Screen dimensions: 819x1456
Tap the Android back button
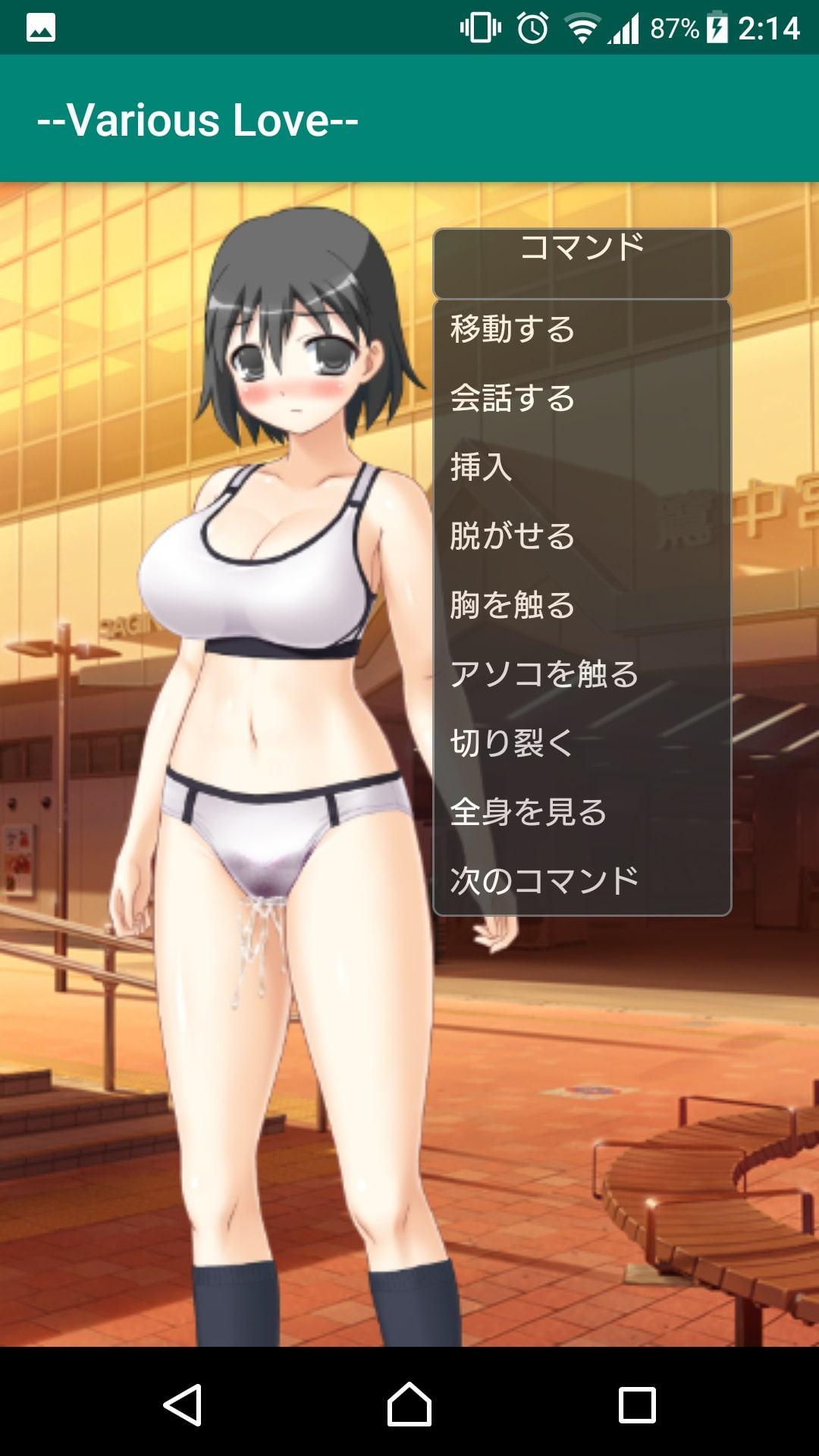[183, 1404]
